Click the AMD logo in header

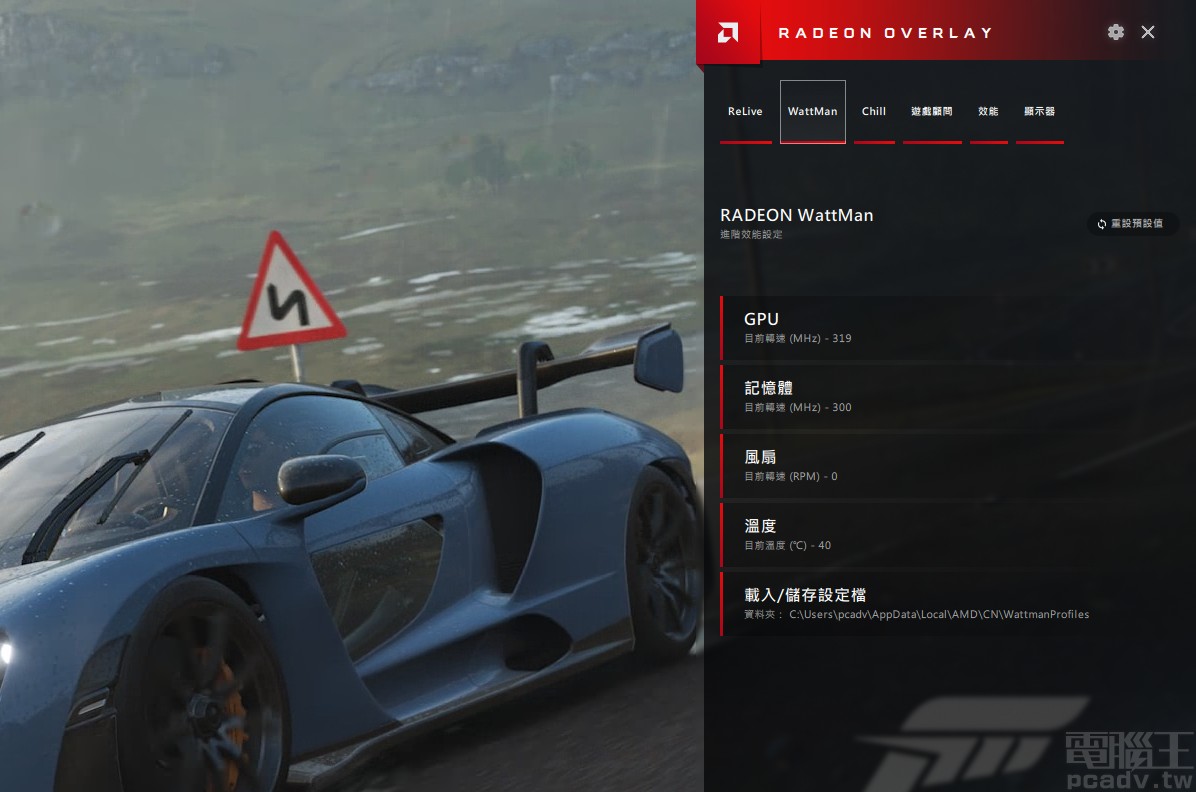point(728,33)
